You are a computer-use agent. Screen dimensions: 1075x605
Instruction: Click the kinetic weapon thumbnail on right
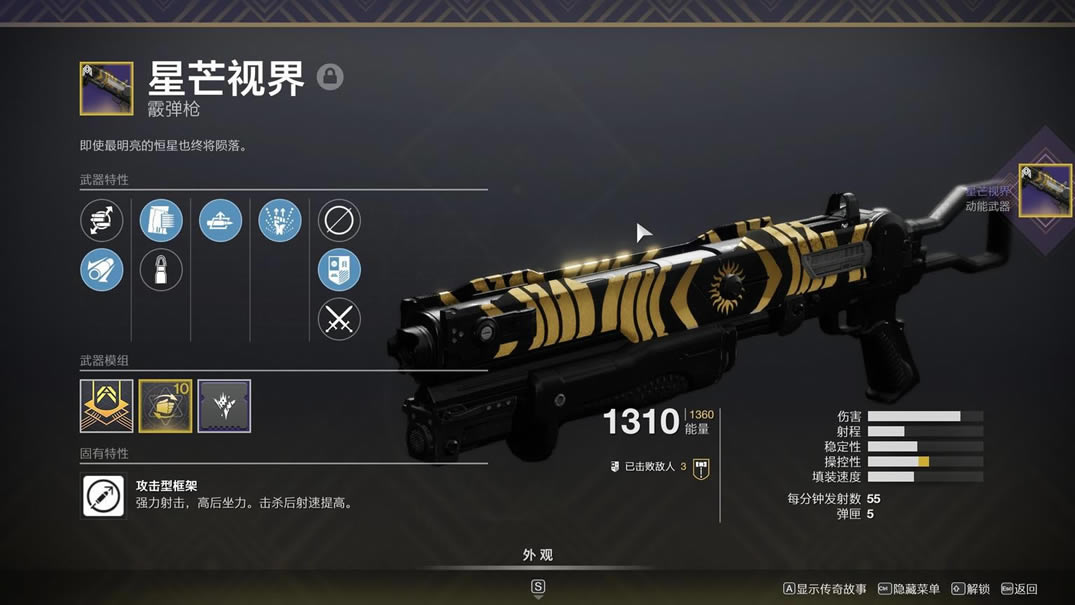point(1045,190)
